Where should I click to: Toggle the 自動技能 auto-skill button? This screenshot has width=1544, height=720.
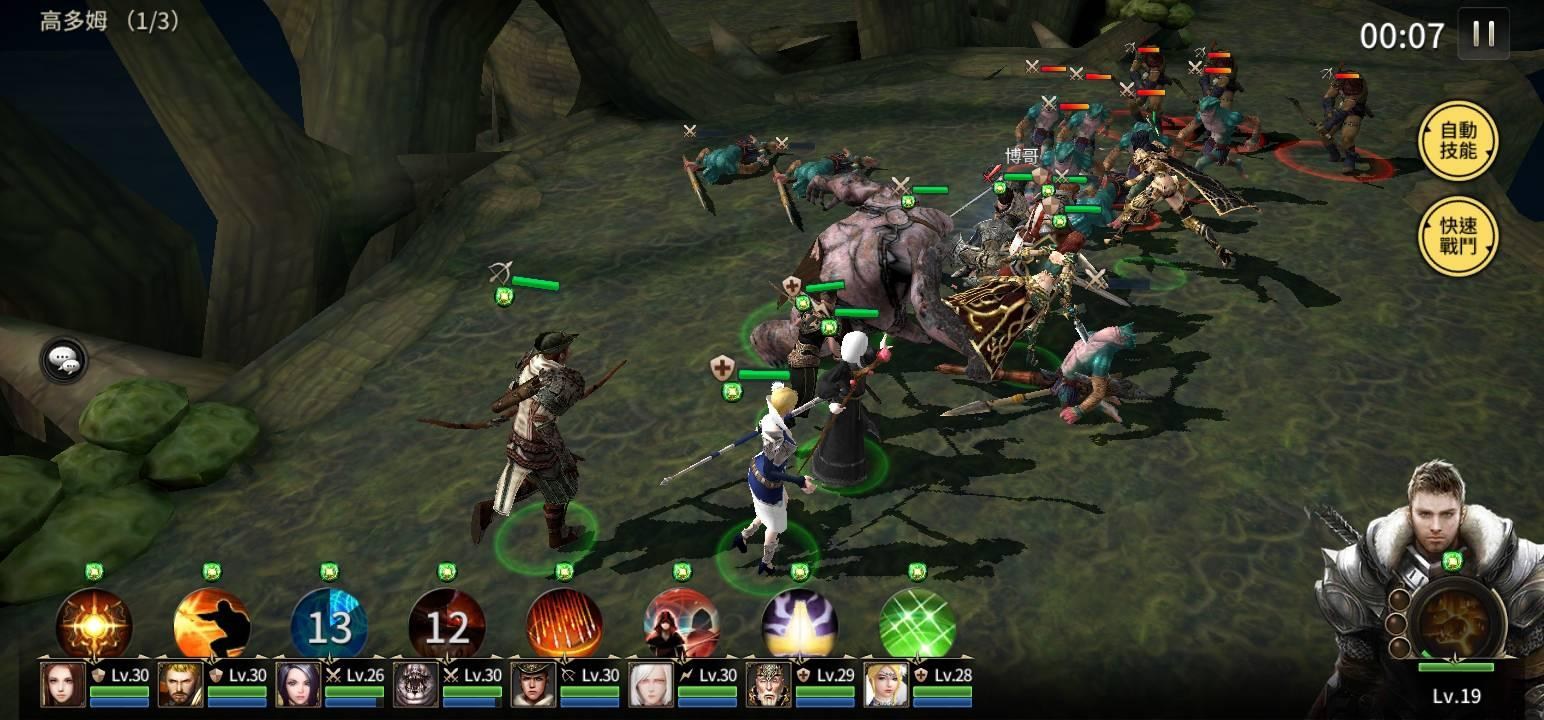[x=1458, y=140]
